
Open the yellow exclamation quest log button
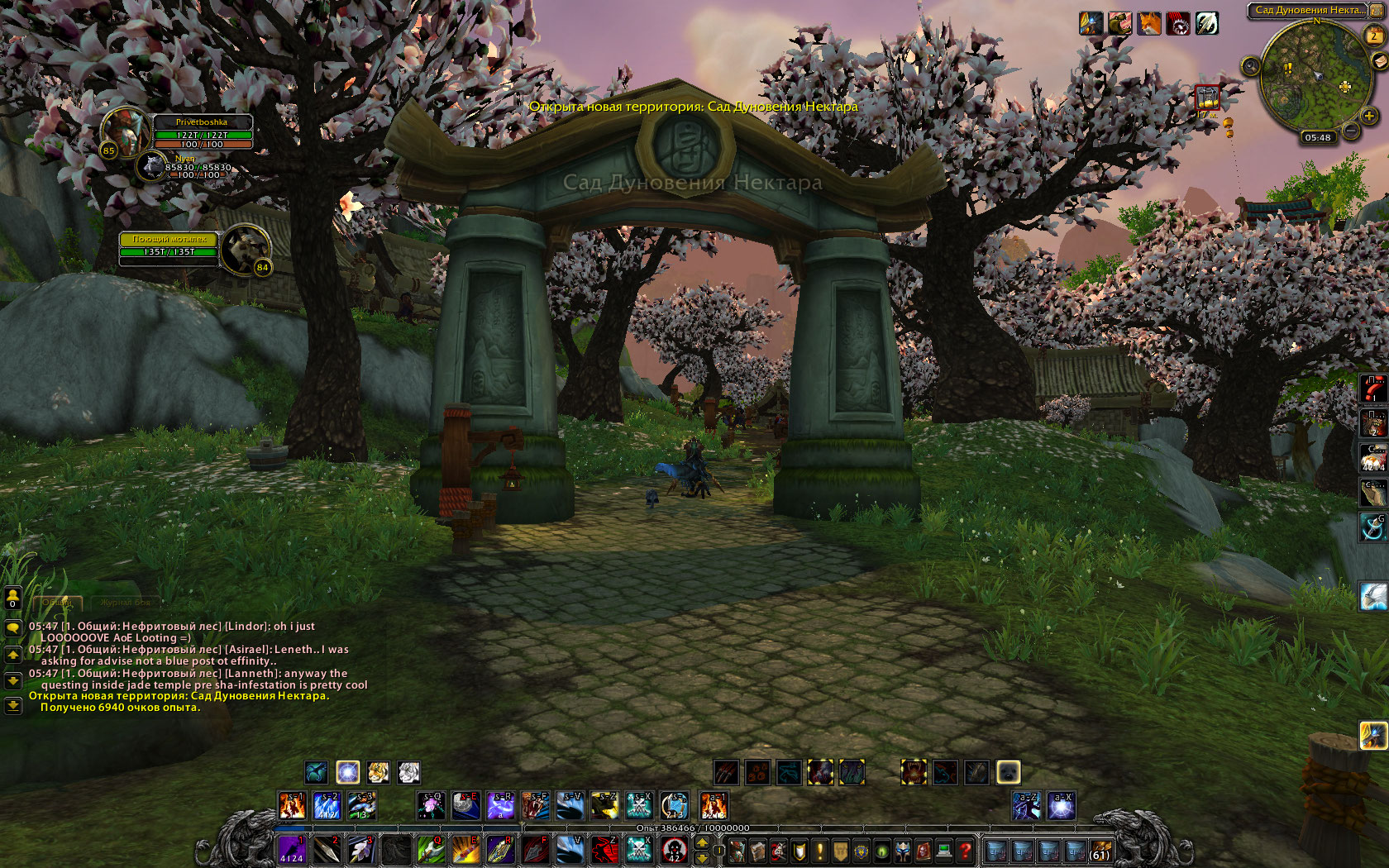pyautogui.click(x=819, y=850)
